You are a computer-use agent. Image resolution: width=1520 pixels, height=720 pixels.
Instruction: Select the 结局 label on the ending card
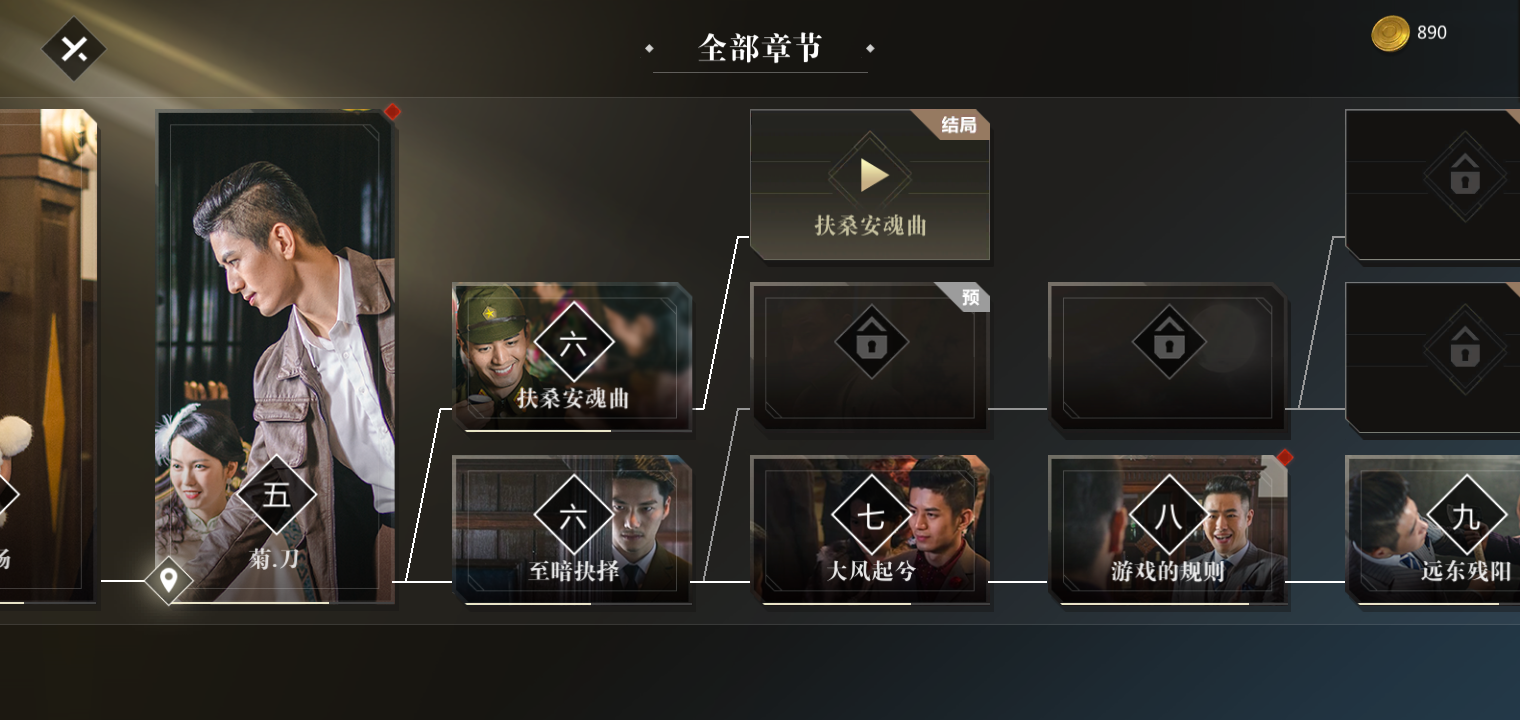point(959,125)
